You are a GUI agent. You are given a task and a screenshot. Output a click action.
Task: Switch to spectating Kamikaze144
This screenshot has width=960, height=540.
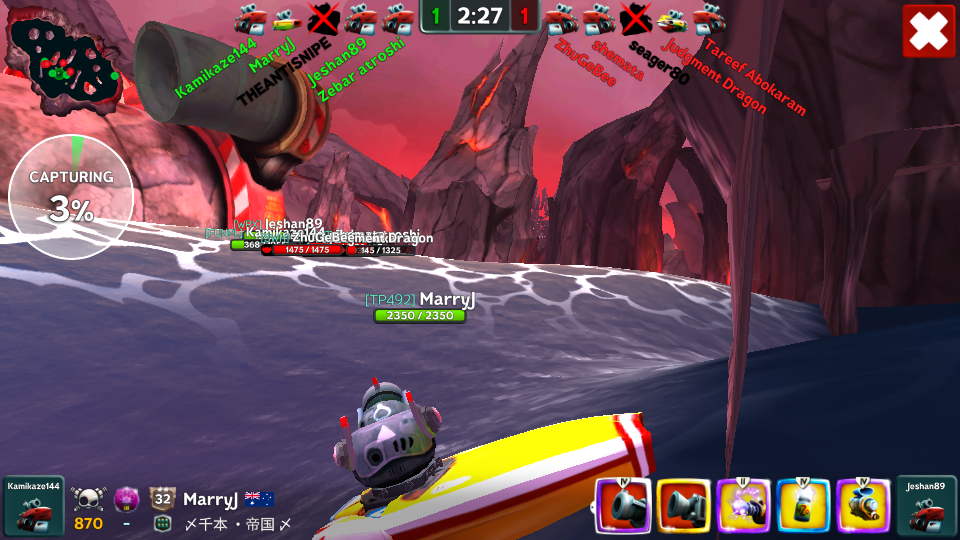pyautogui.click(x=33, y=506)
